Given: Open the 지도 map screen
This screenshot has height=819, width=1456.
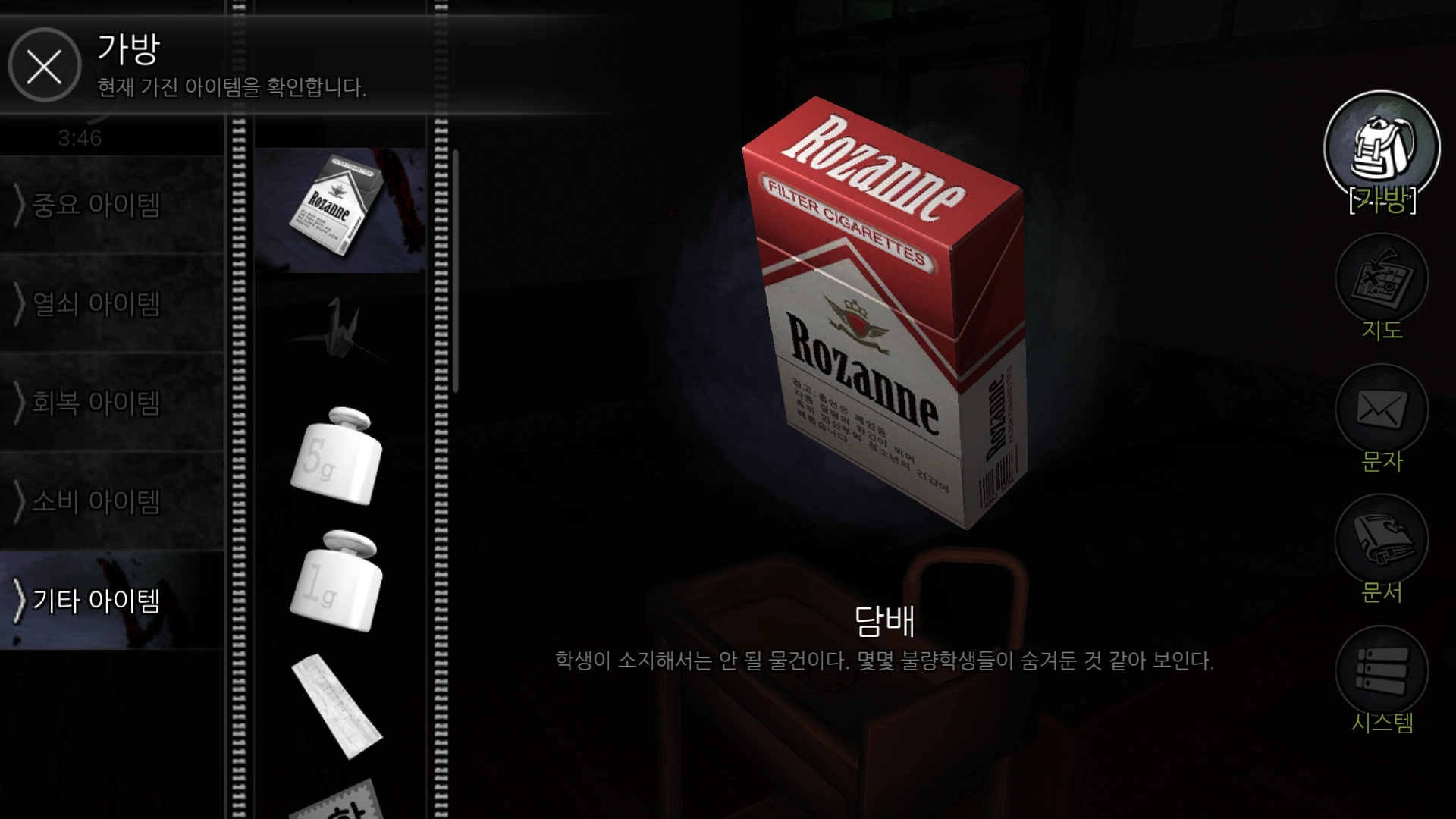Looking at the screenshot, I should click(1381, 281).
